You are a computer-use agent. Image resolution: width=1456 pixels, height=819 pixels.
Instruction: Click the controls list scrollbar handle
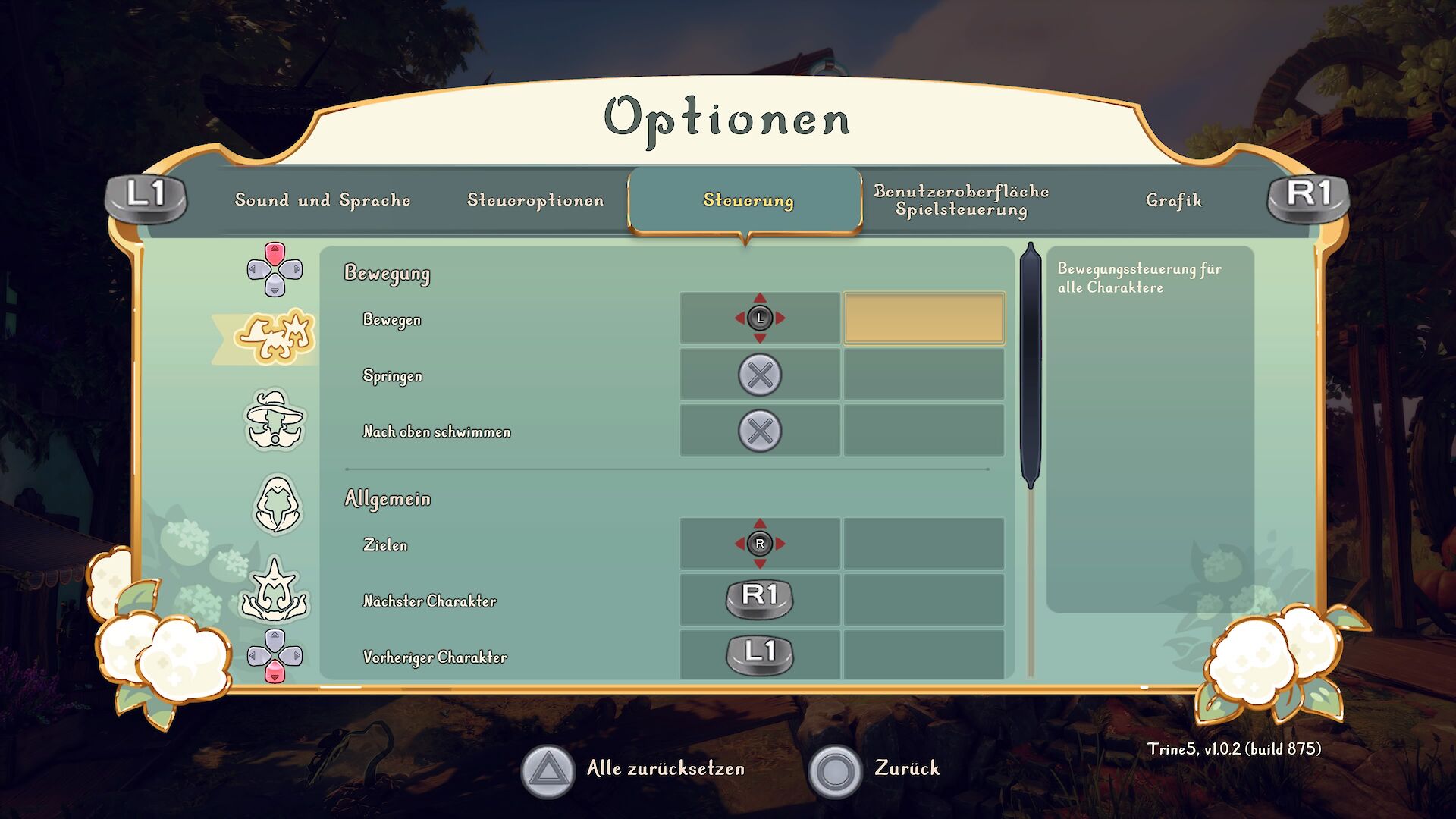[x=1031, y=364]
